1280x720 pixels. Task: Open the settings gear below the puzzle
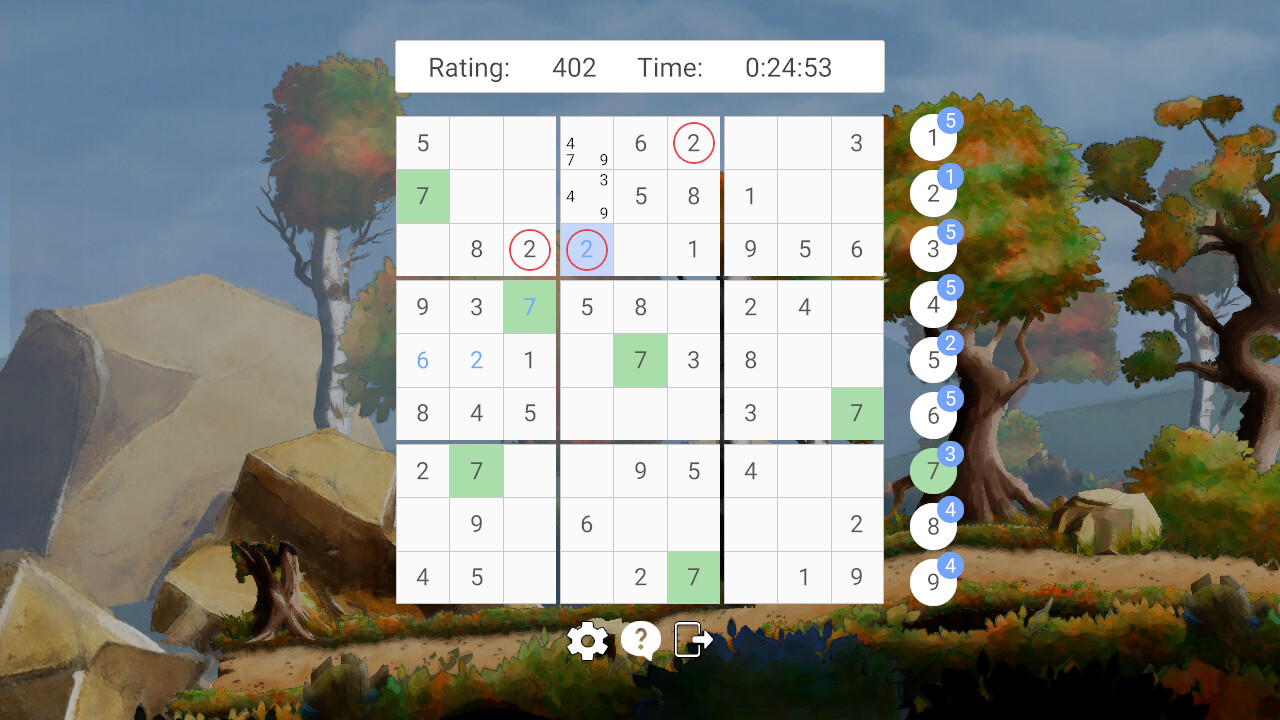coord(588,640)
